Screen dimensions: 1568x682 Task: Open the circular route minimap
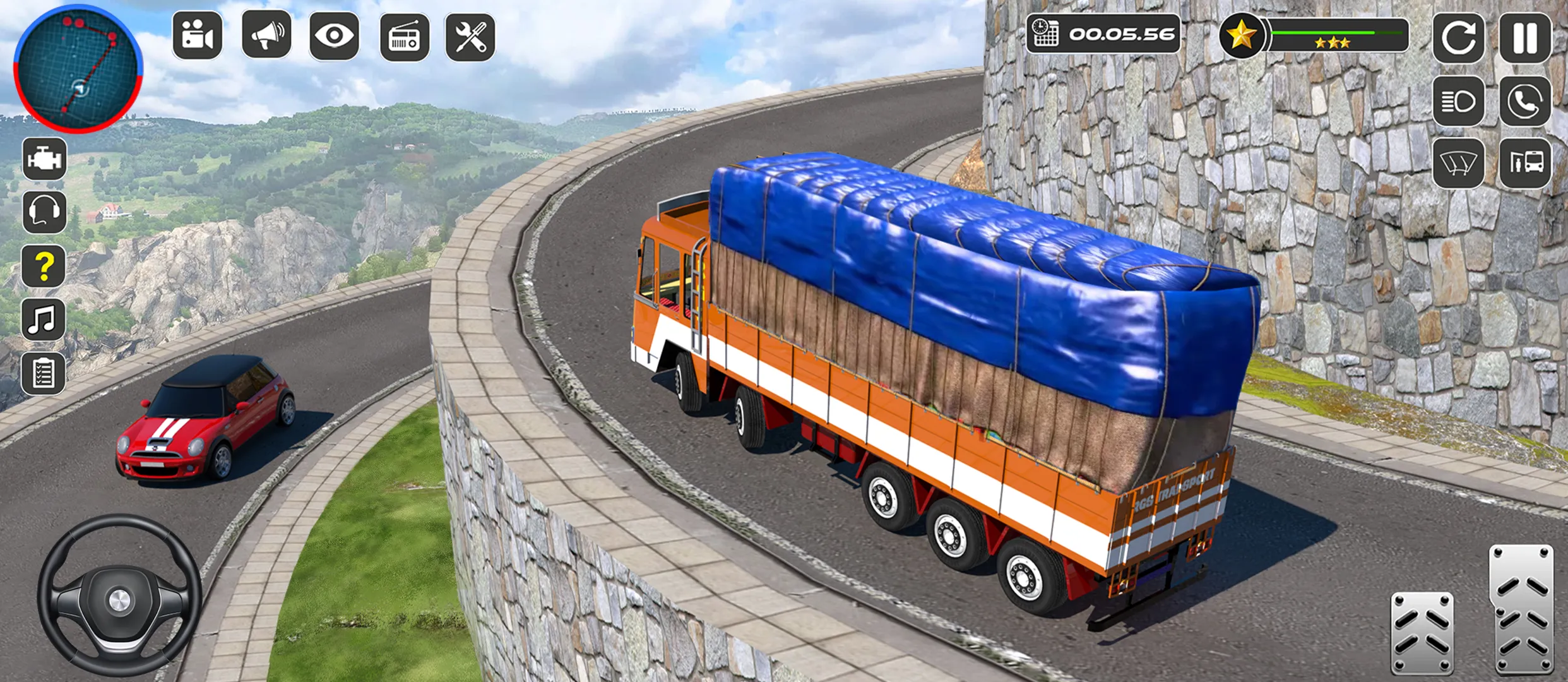(x=78, y=68)
